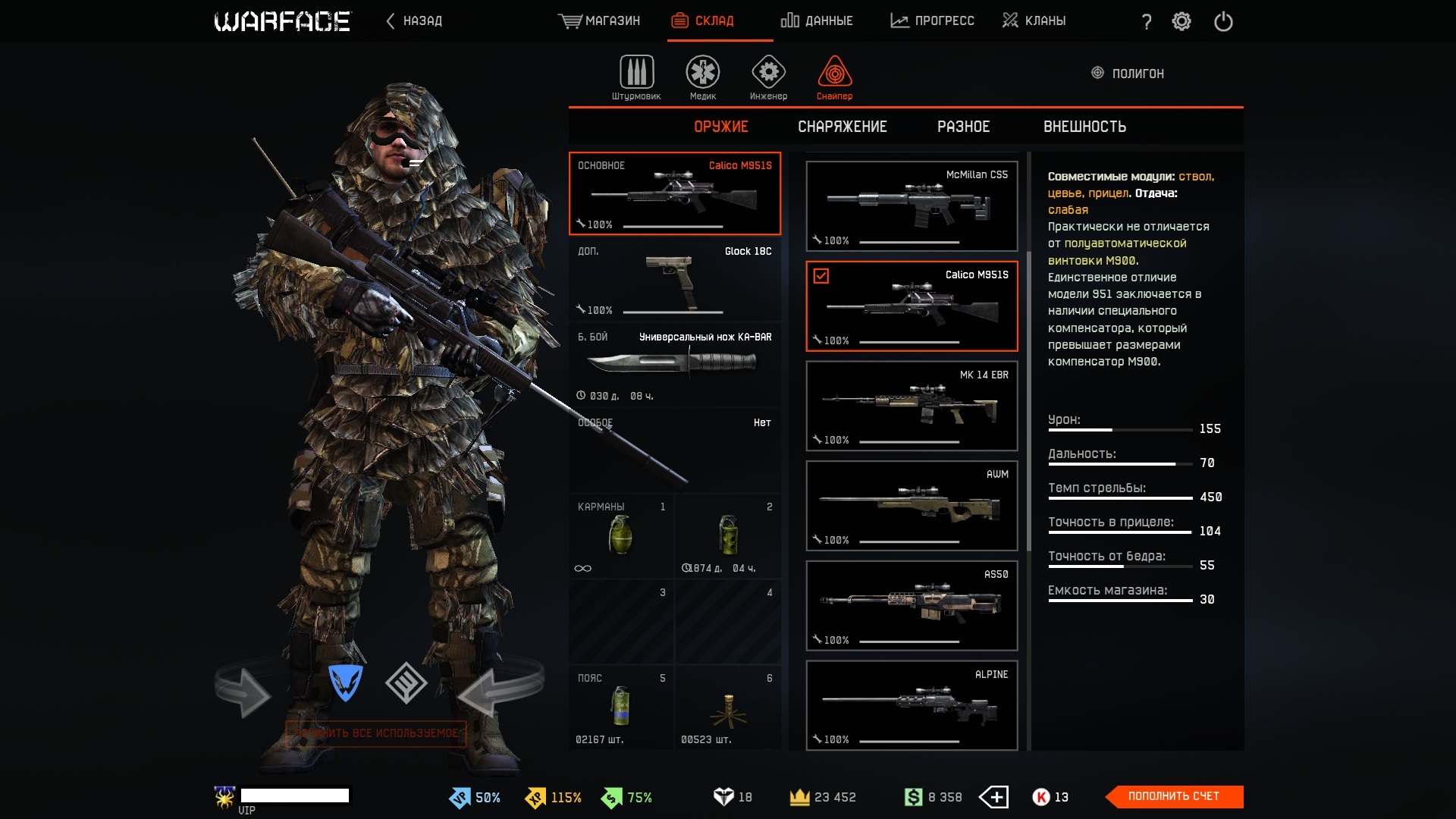
Task: Select the MK 14 EBR rifle
Action: tap(912, 406)
